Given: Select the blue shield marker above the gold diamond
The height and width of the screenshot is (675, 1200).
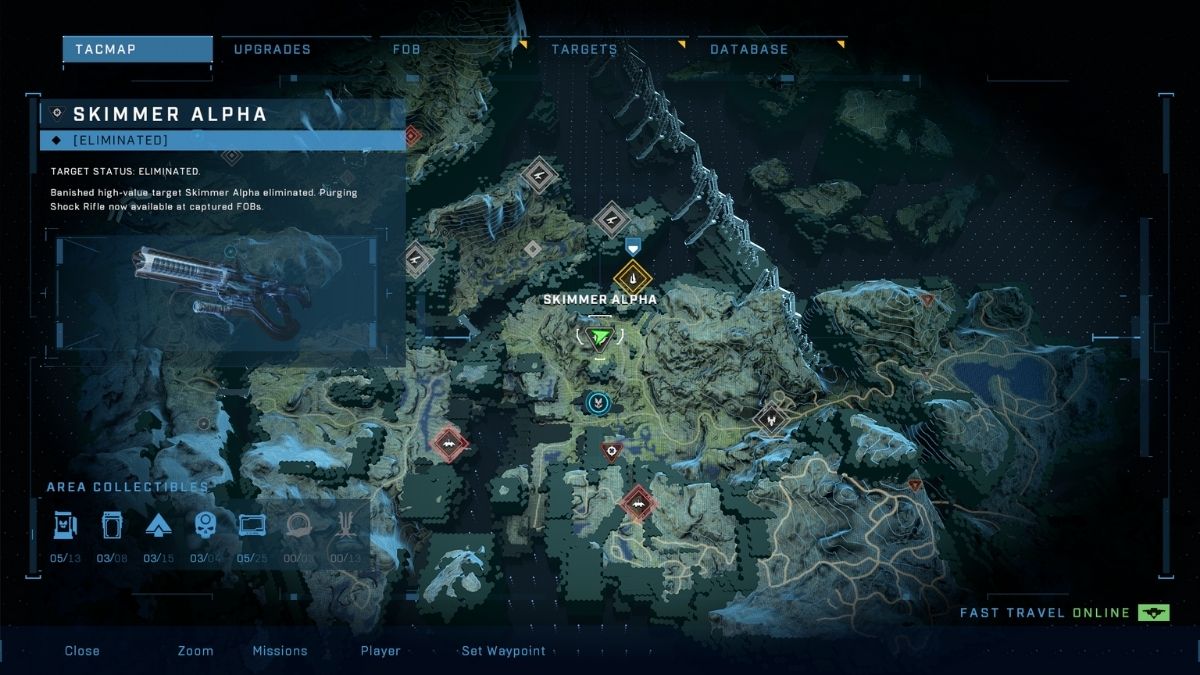Looking at the screenshot, I should click(x=632, y=246).
